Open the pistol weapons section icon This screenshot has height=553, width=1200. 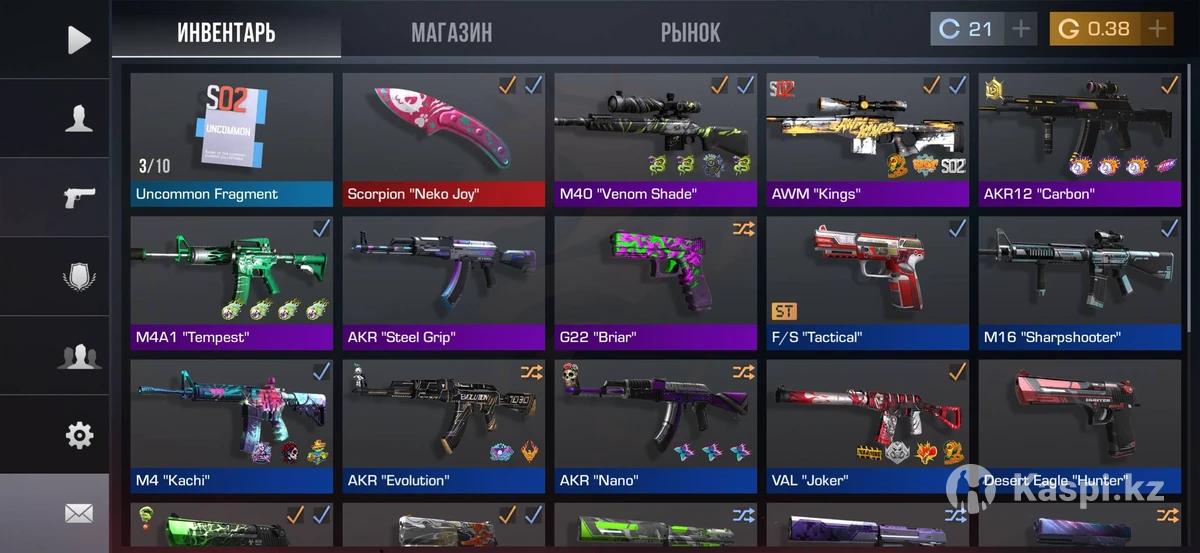click(78, 197)
